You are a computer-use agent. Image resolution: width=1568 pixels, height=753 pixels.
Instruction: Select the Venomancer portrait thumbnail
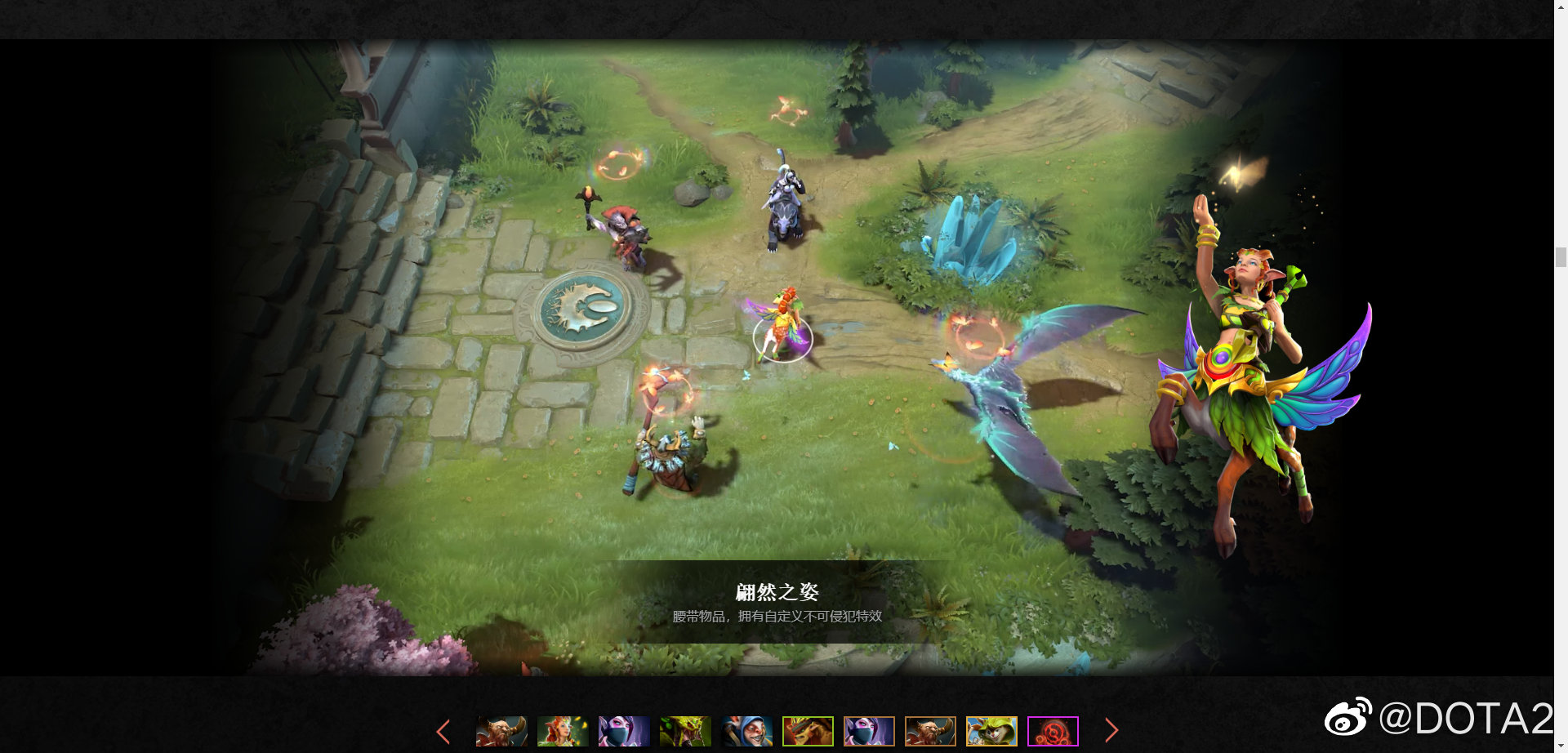click(686, 731)
